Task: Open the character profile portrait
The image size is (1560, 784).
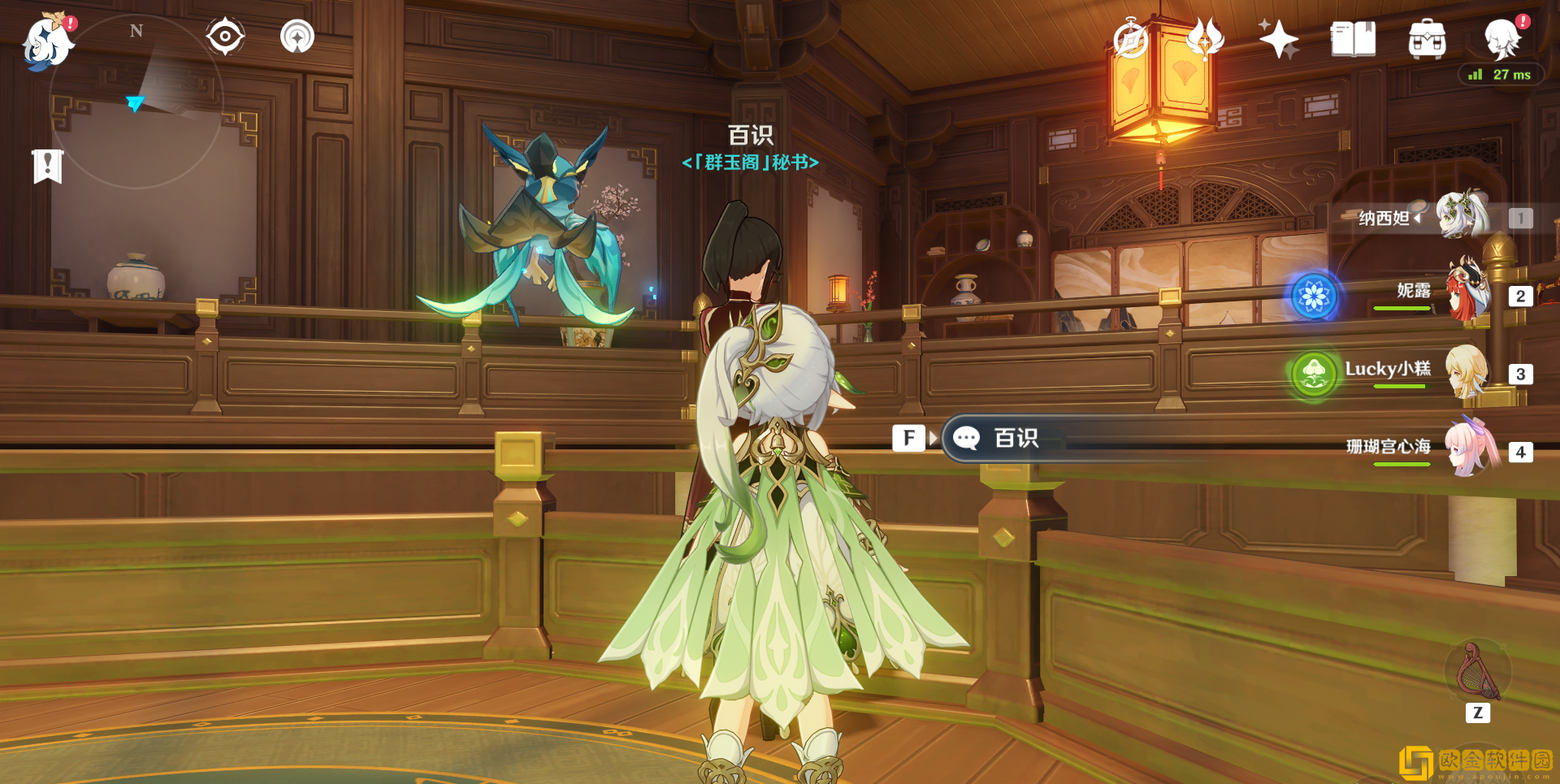Action: (x=1501, y=39)
